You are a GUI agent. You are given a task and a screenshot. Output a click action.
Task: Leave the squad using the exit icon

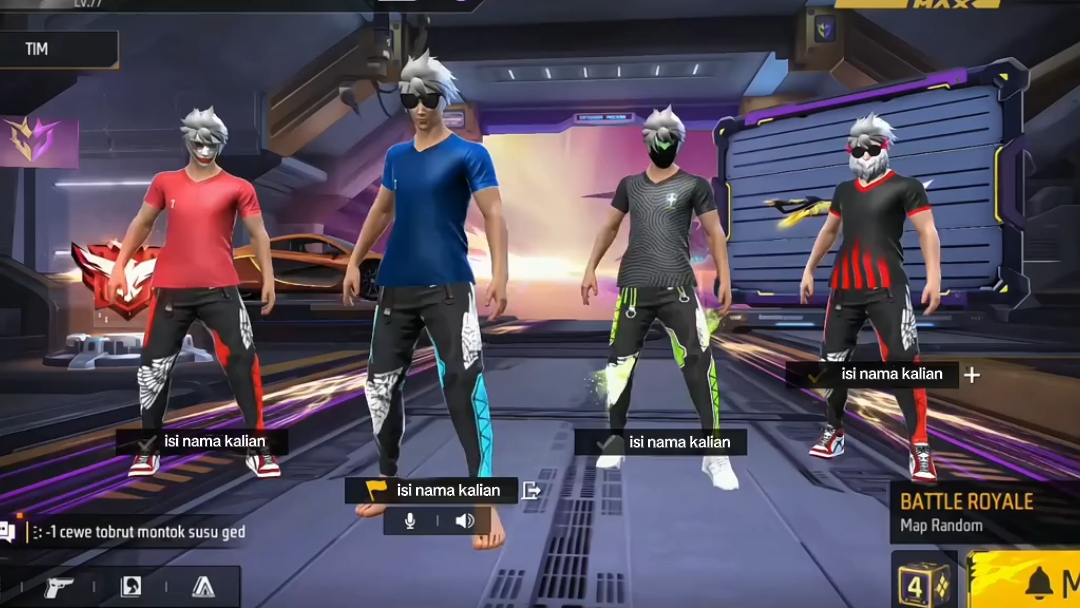532,490
